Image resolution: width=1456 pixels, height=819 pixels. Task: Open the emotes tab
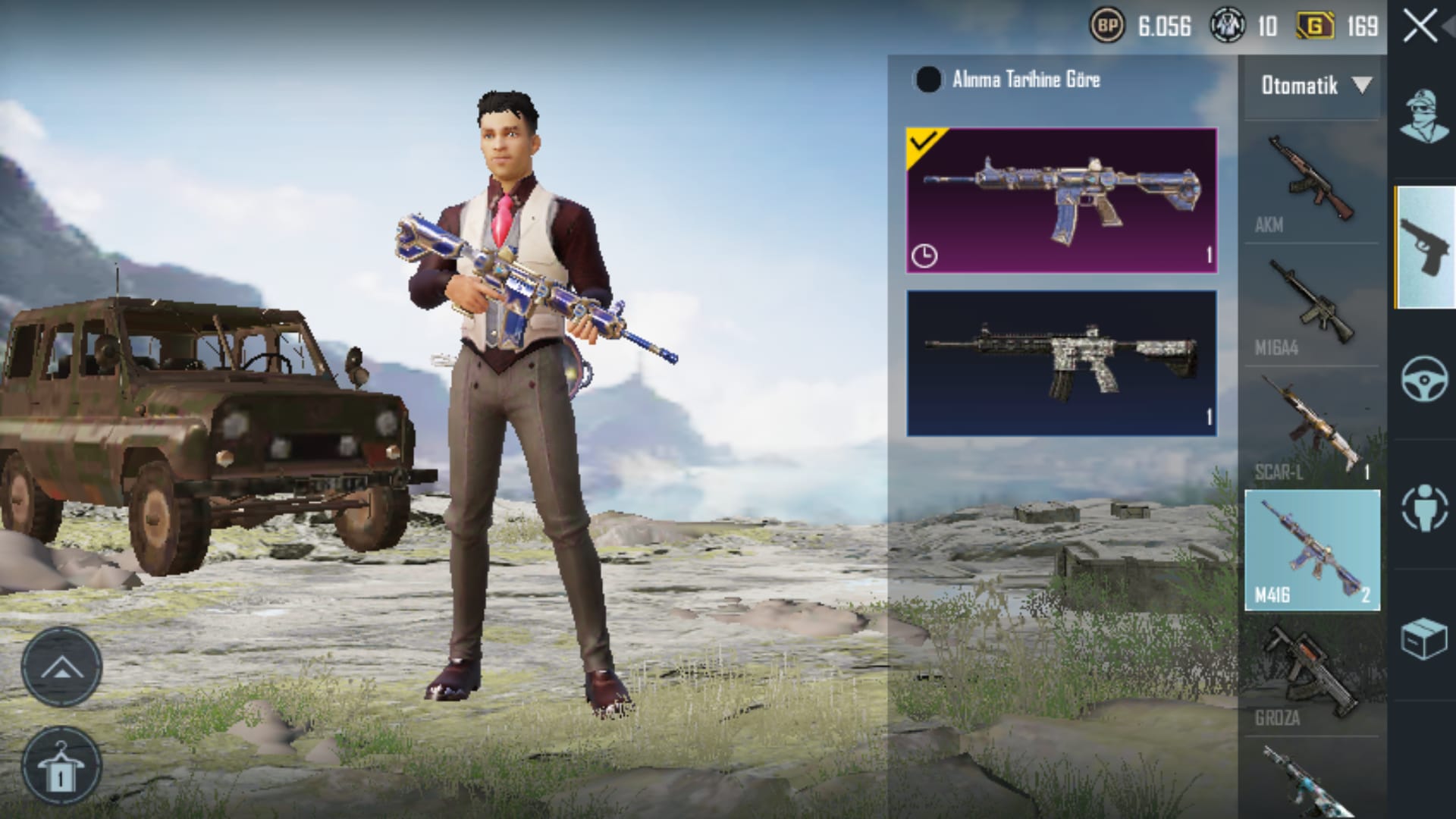[1423, 507]
